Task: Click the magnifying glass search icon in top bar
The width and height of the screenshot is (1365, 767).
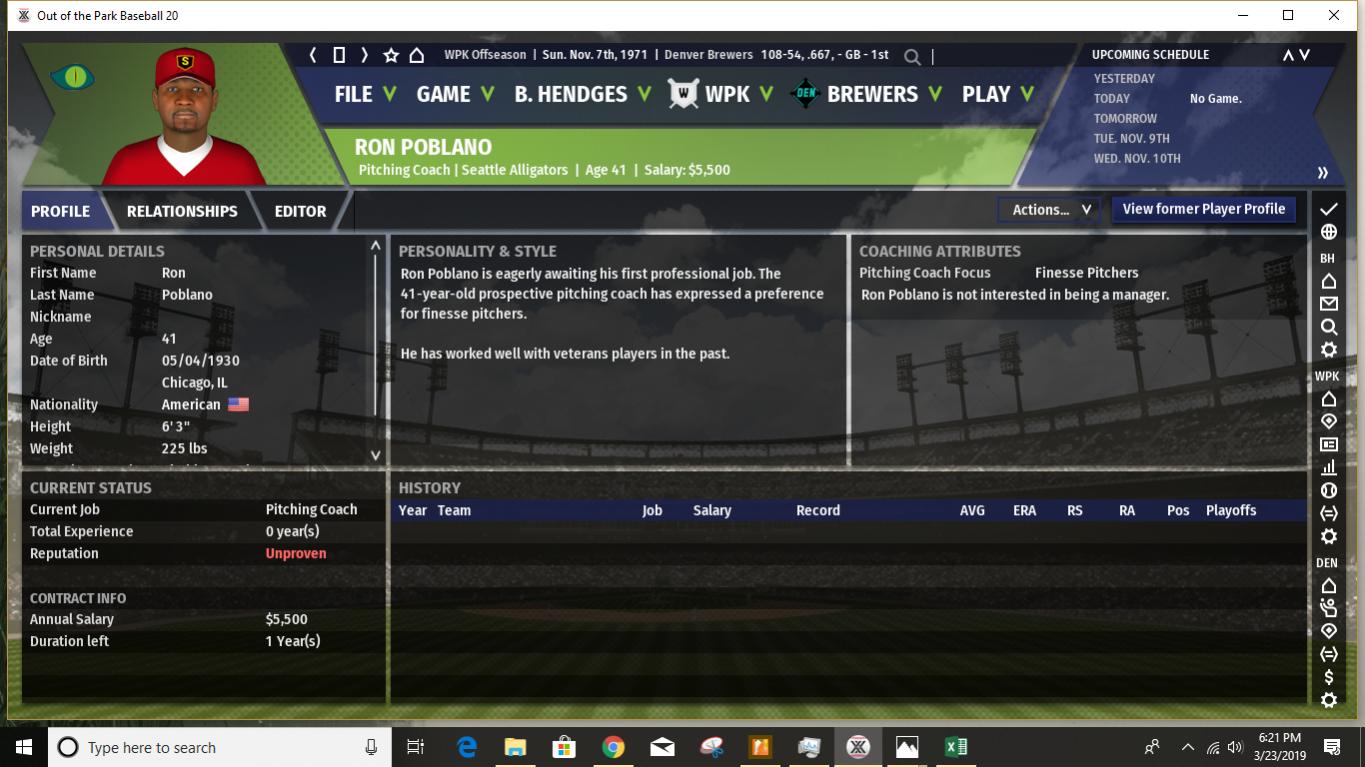Action: point(912,57)
